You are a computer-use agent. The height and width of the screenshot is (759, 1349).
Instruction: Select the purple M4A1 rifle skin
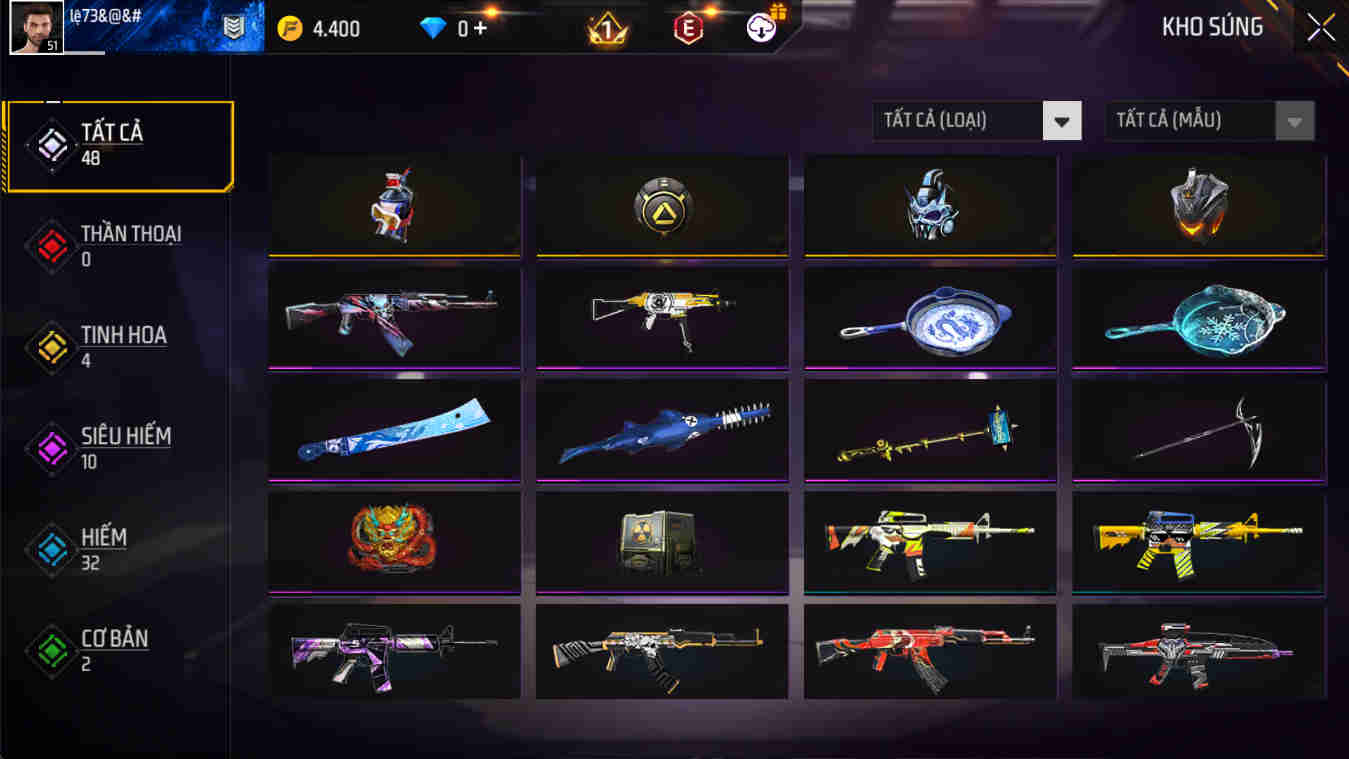pyautogui.click(x=393, y=652)
